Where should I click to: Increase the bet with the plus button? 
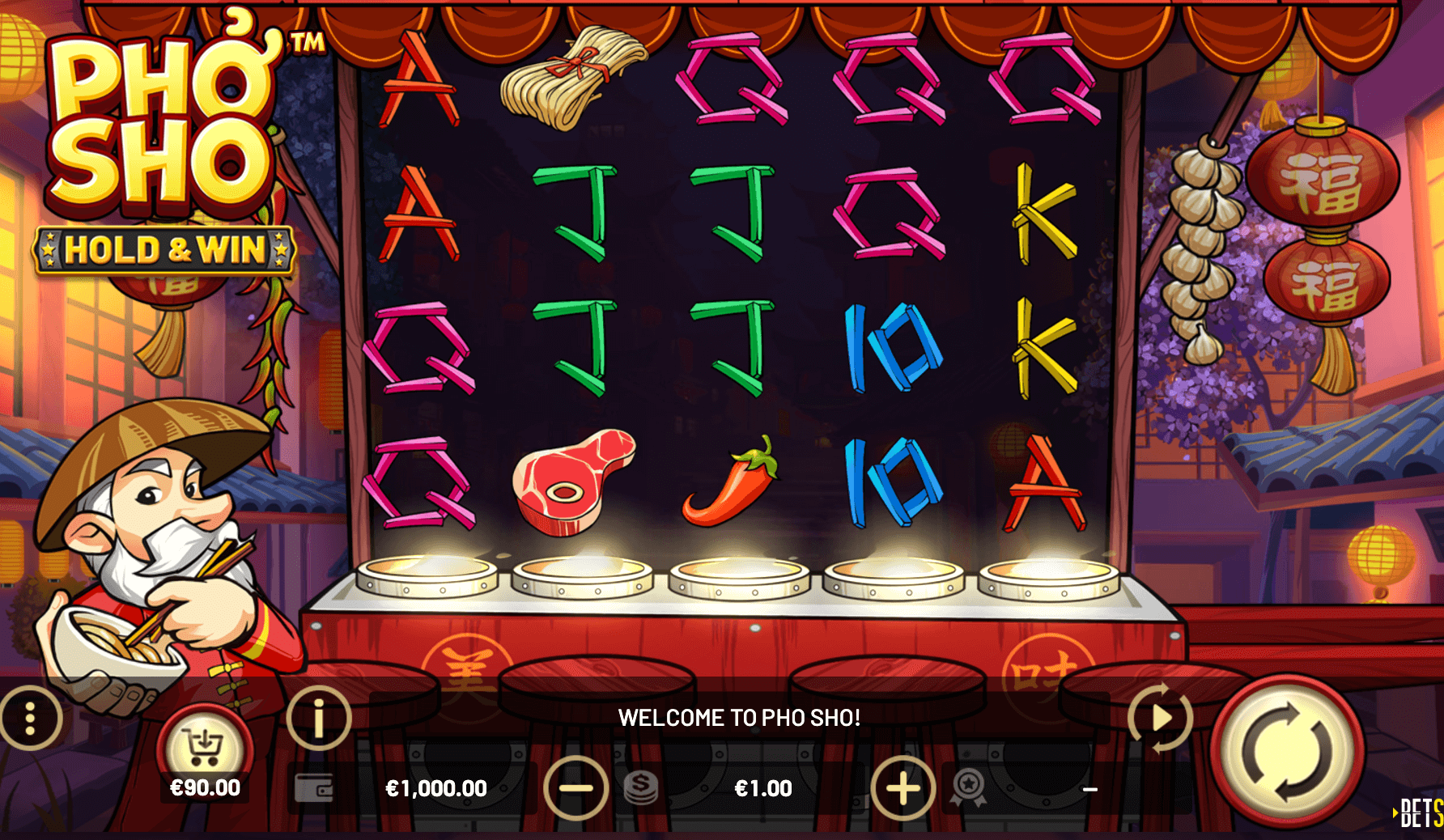(902, 787)
